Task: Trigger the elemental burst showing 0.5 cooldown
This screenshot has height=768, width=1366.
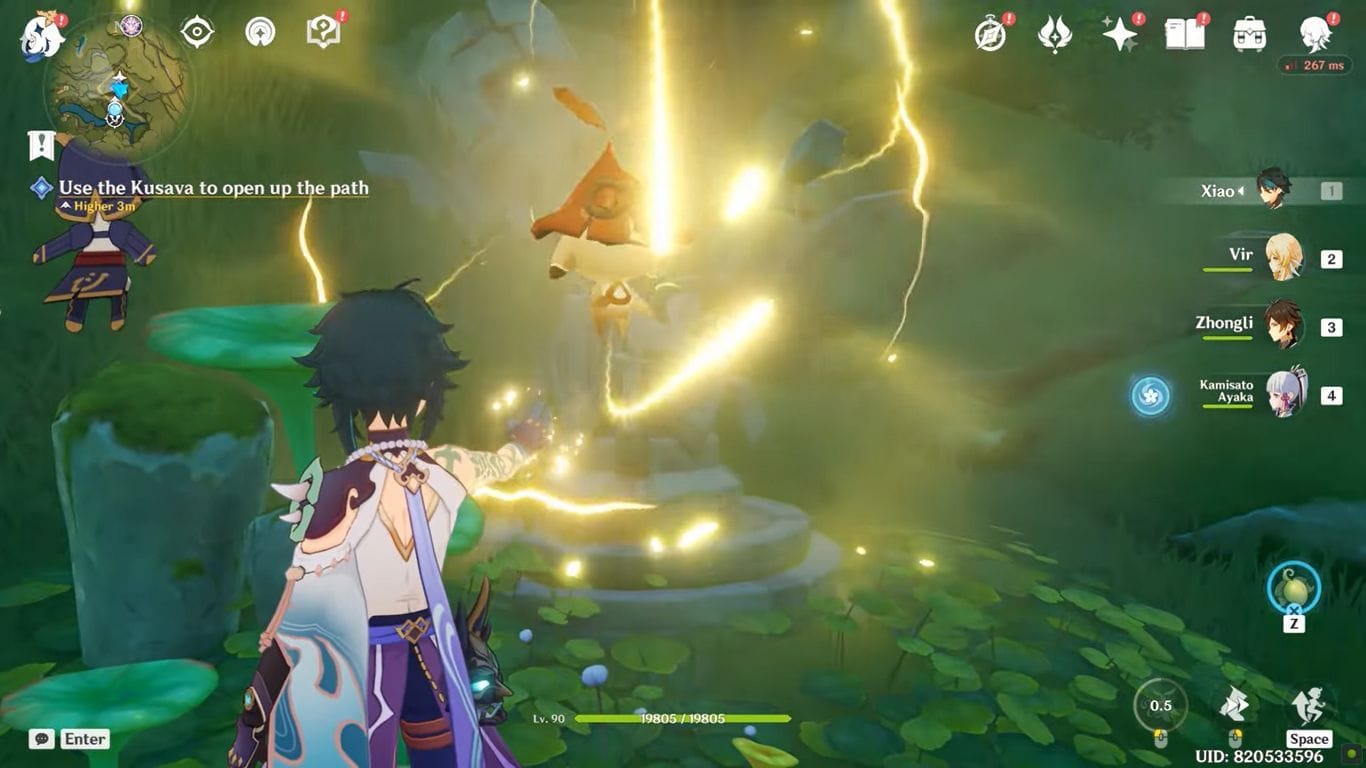Action: pos(1160,705)
